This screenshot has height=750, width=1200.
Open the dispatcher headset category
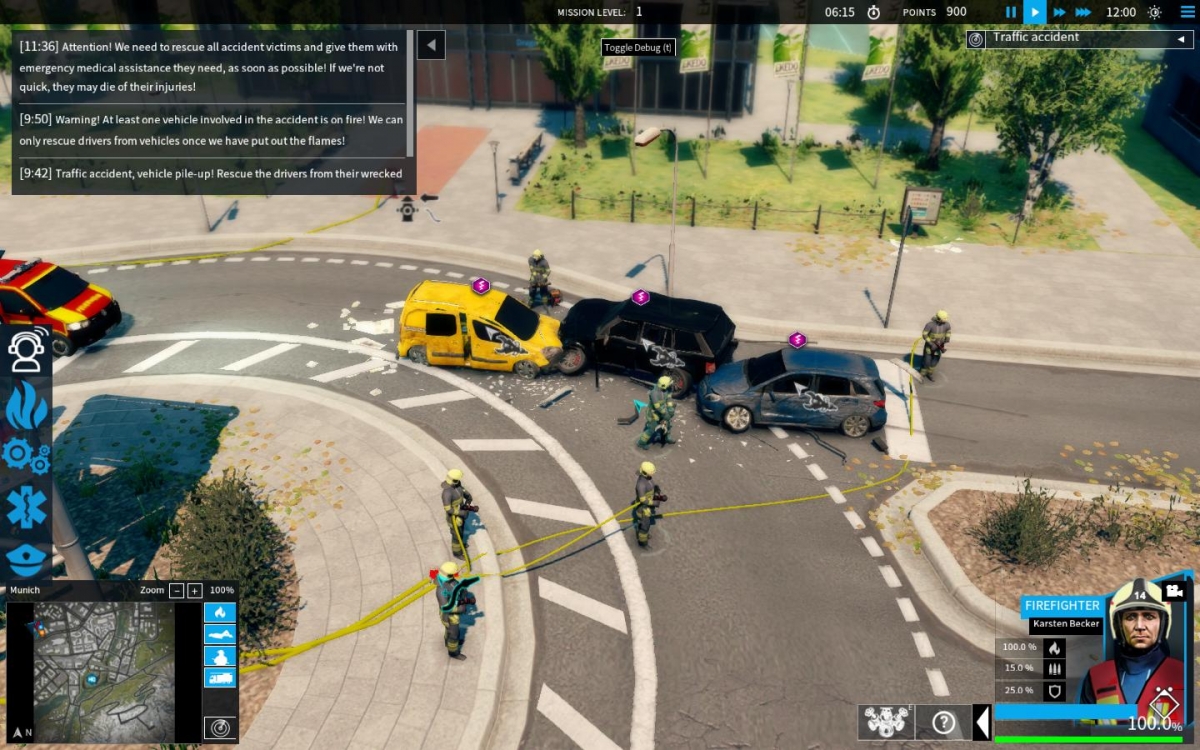click(x=26, y=349)
